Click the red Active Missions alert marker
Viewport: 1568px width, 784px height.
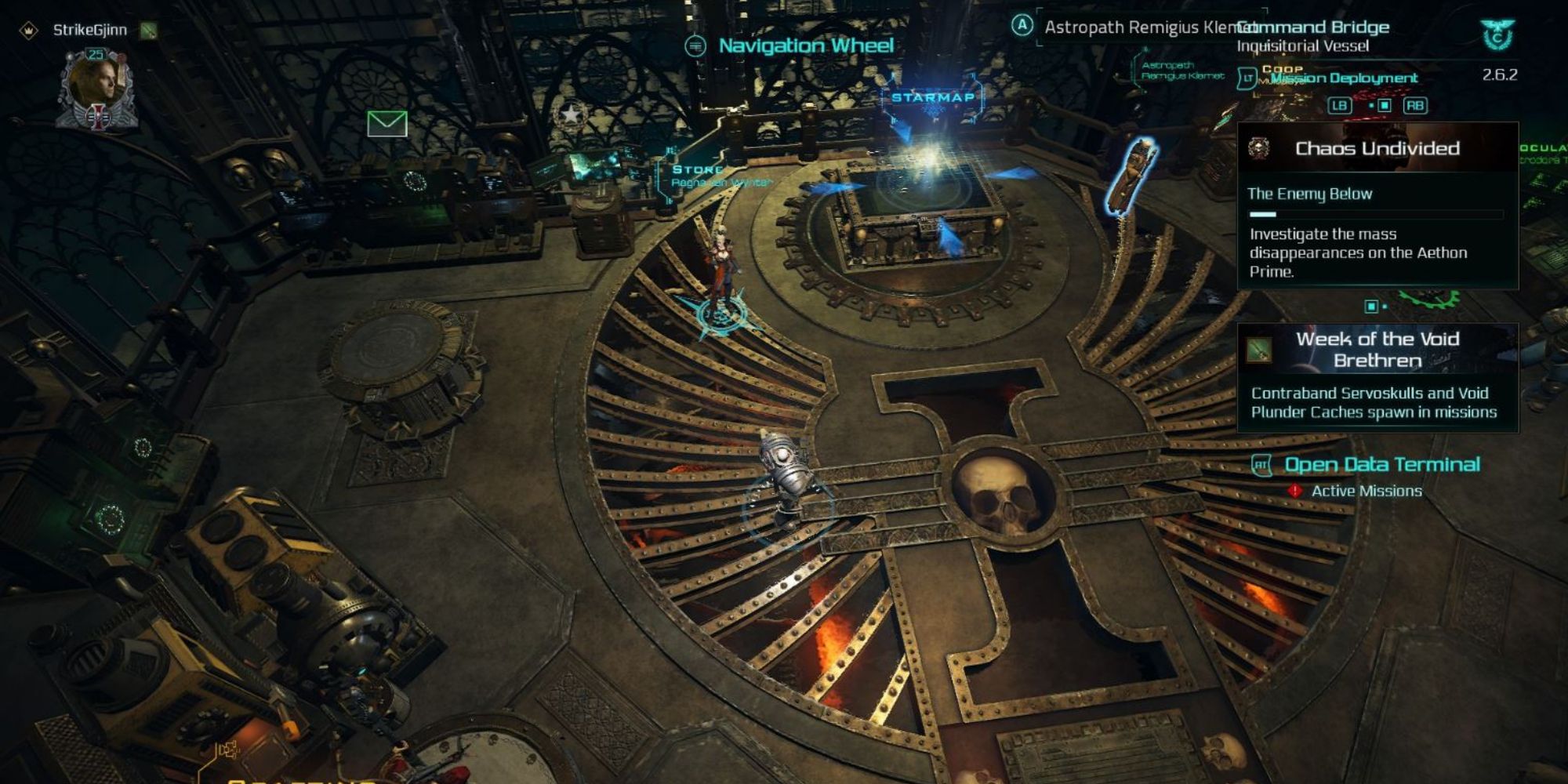click(1295, 491)
